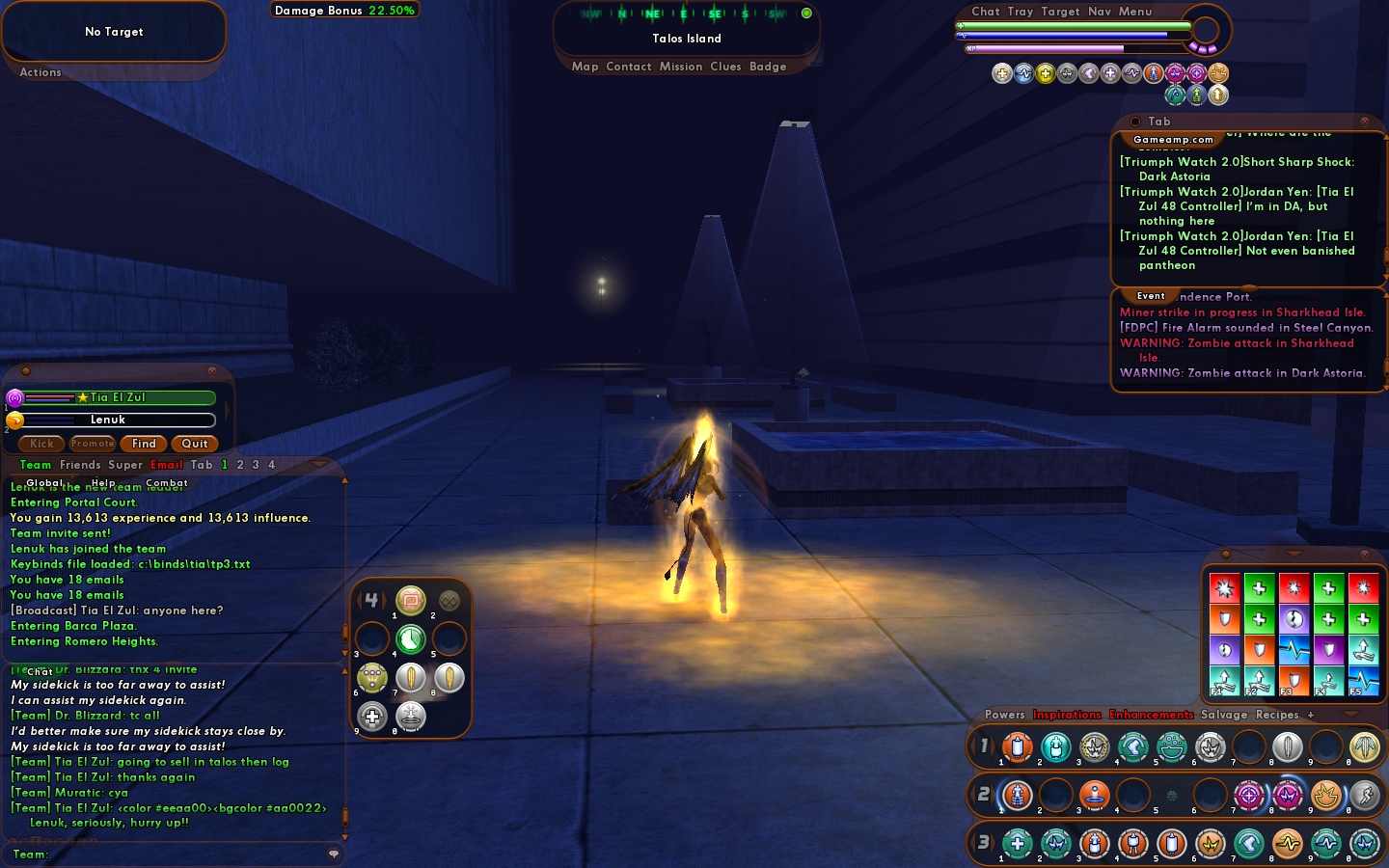The width and height of the screenshot is (1389, 868).
Task: Open the Enhancements tab
Action: (1151, 715)
